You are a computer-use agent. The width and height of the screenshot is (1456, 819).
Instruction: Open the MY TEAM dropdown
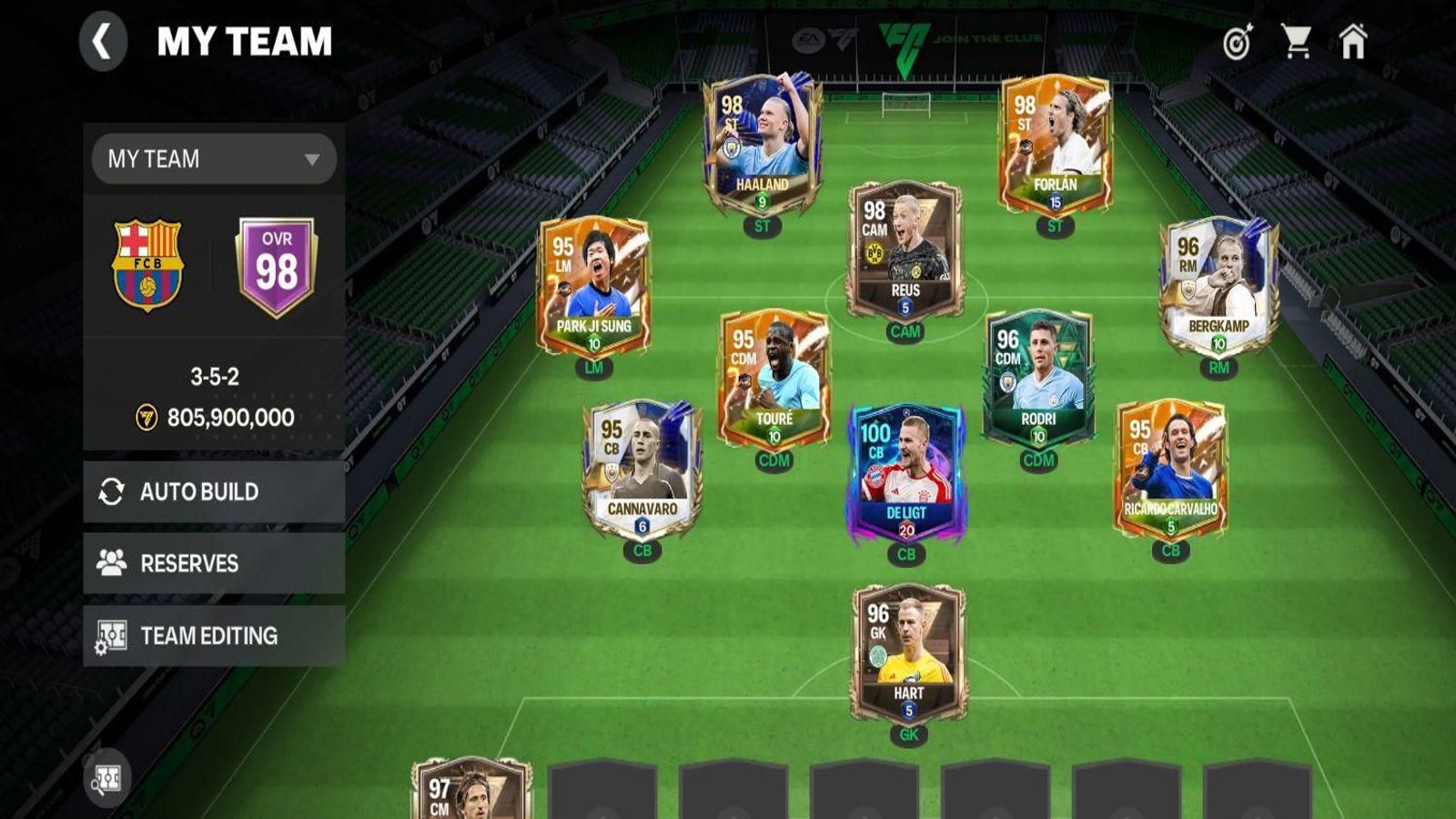pyautogui.click(x=214, y=159)
